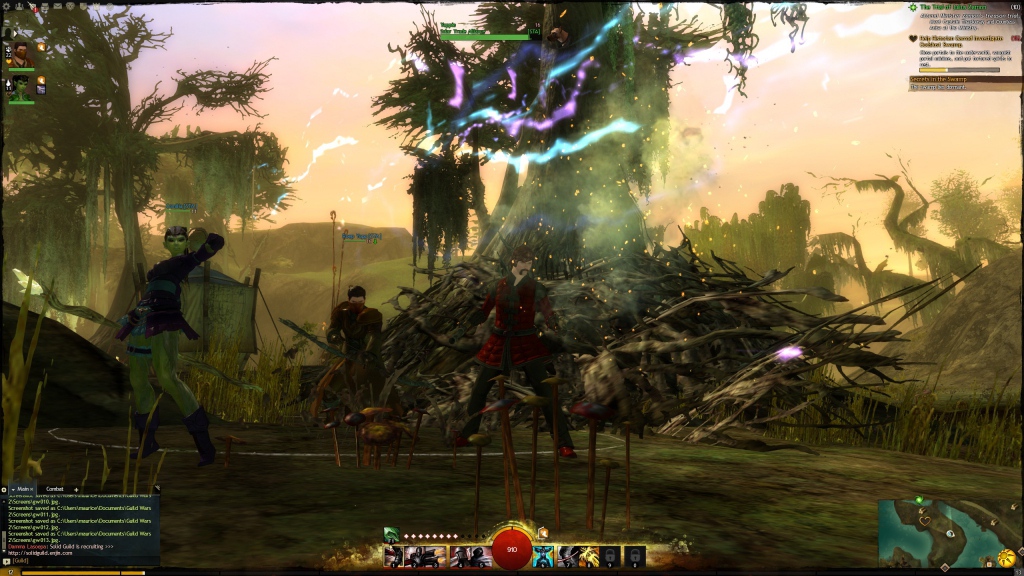Activate the yellow burst utility skill
1024x576 pixels.
(589, 556)
